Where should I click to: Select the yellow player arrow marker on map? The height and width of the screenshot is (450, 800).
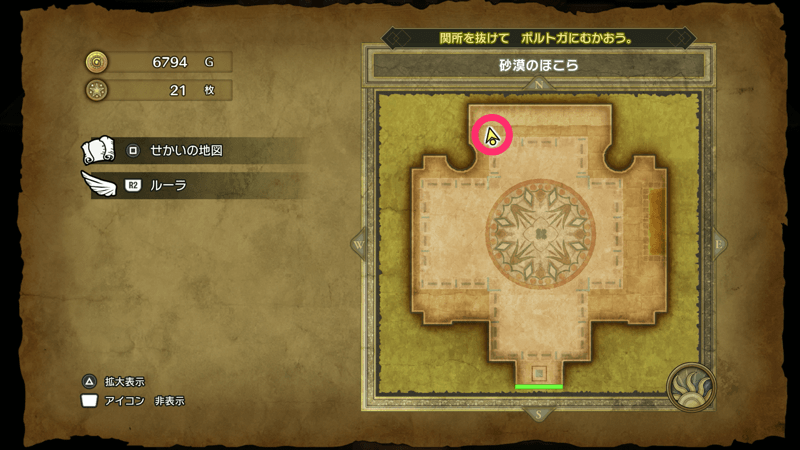(x=491, y=137)
